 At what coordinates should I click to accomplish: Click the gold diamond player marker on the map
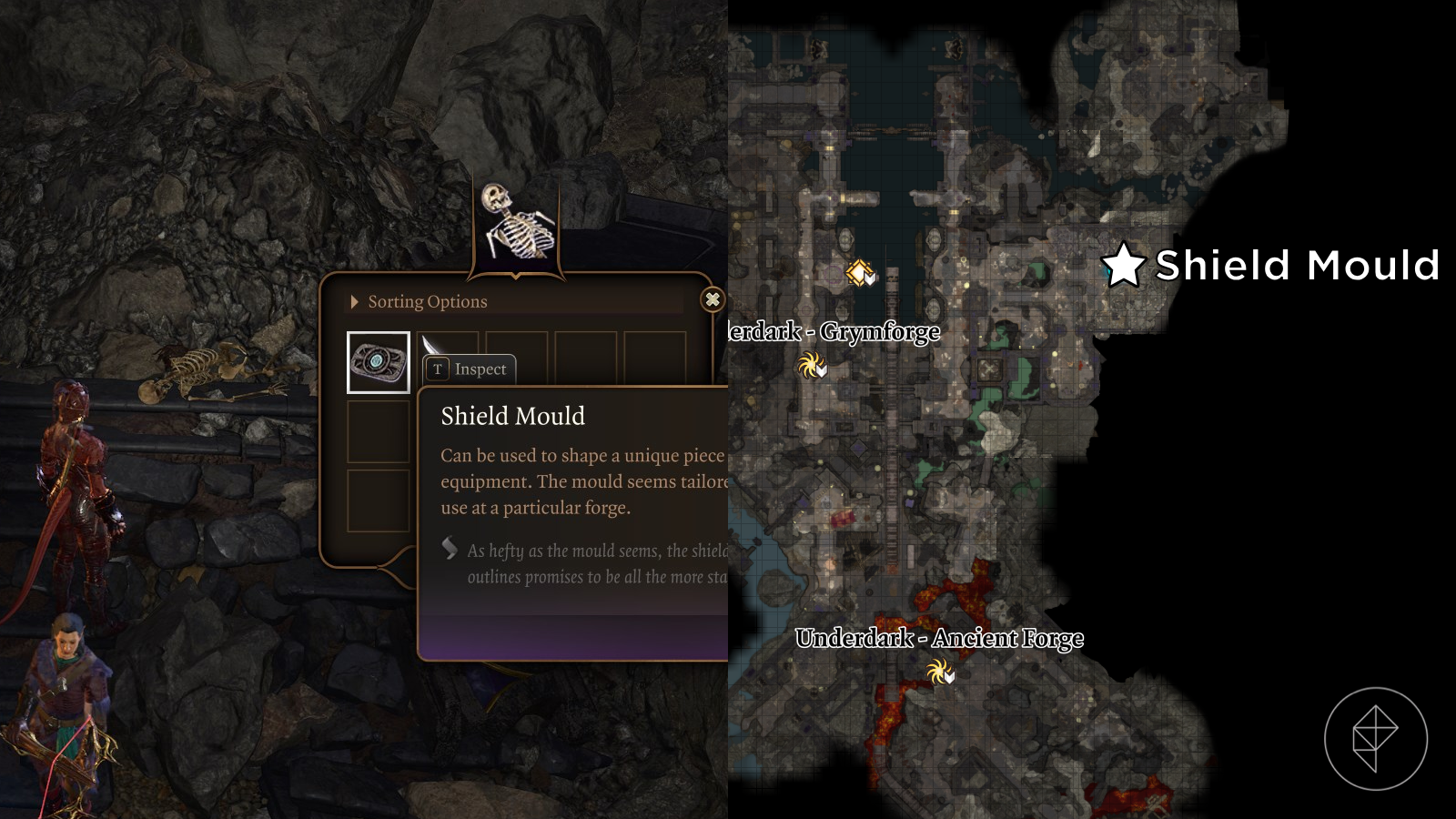859,270
